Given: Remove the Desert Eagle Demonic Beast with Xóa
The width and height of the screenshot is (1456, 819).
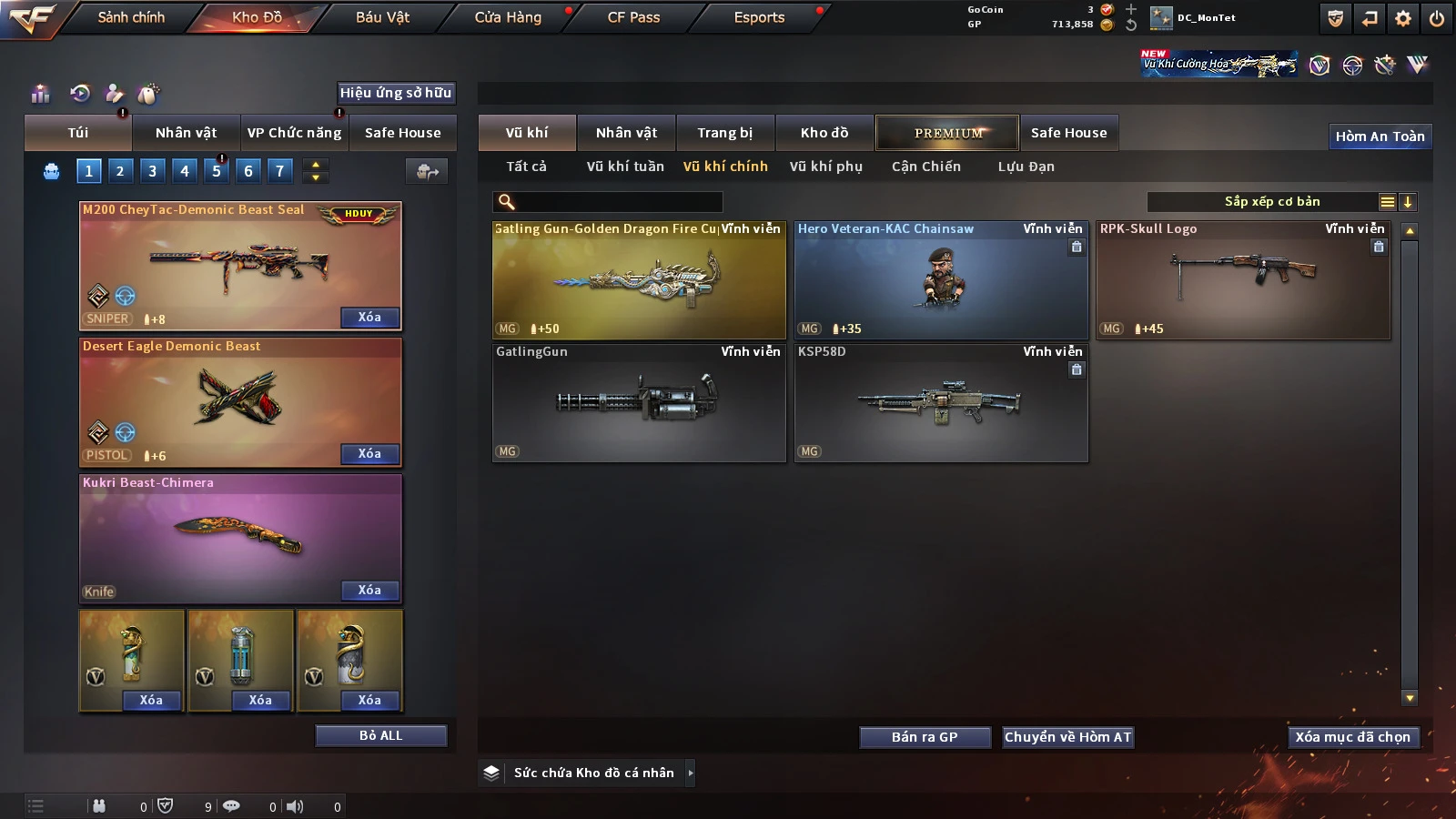Looking at the screenshot, I should tap(369, 454).
